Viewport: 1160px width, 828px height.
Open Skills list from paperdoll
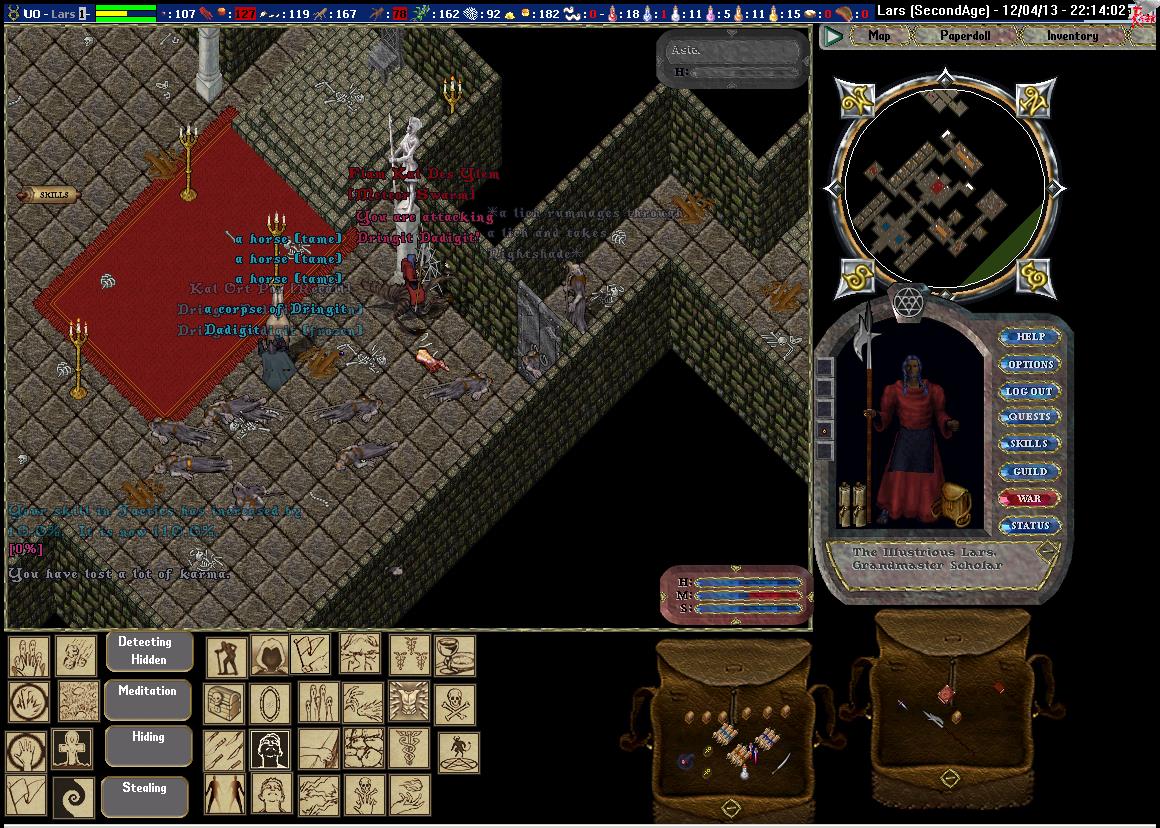[x=1030, y=444]
